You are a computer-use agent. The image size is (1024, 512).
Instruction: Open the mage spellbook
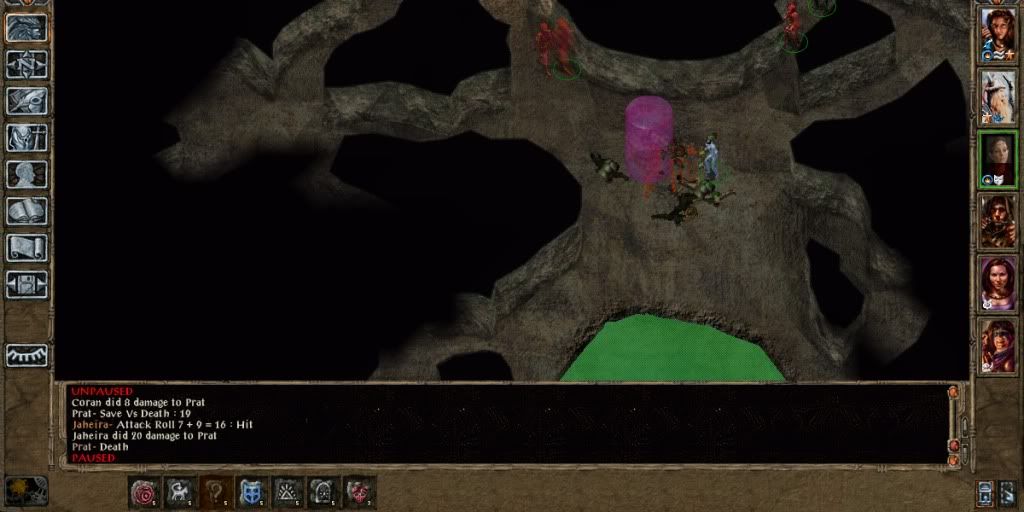point(27,211)
